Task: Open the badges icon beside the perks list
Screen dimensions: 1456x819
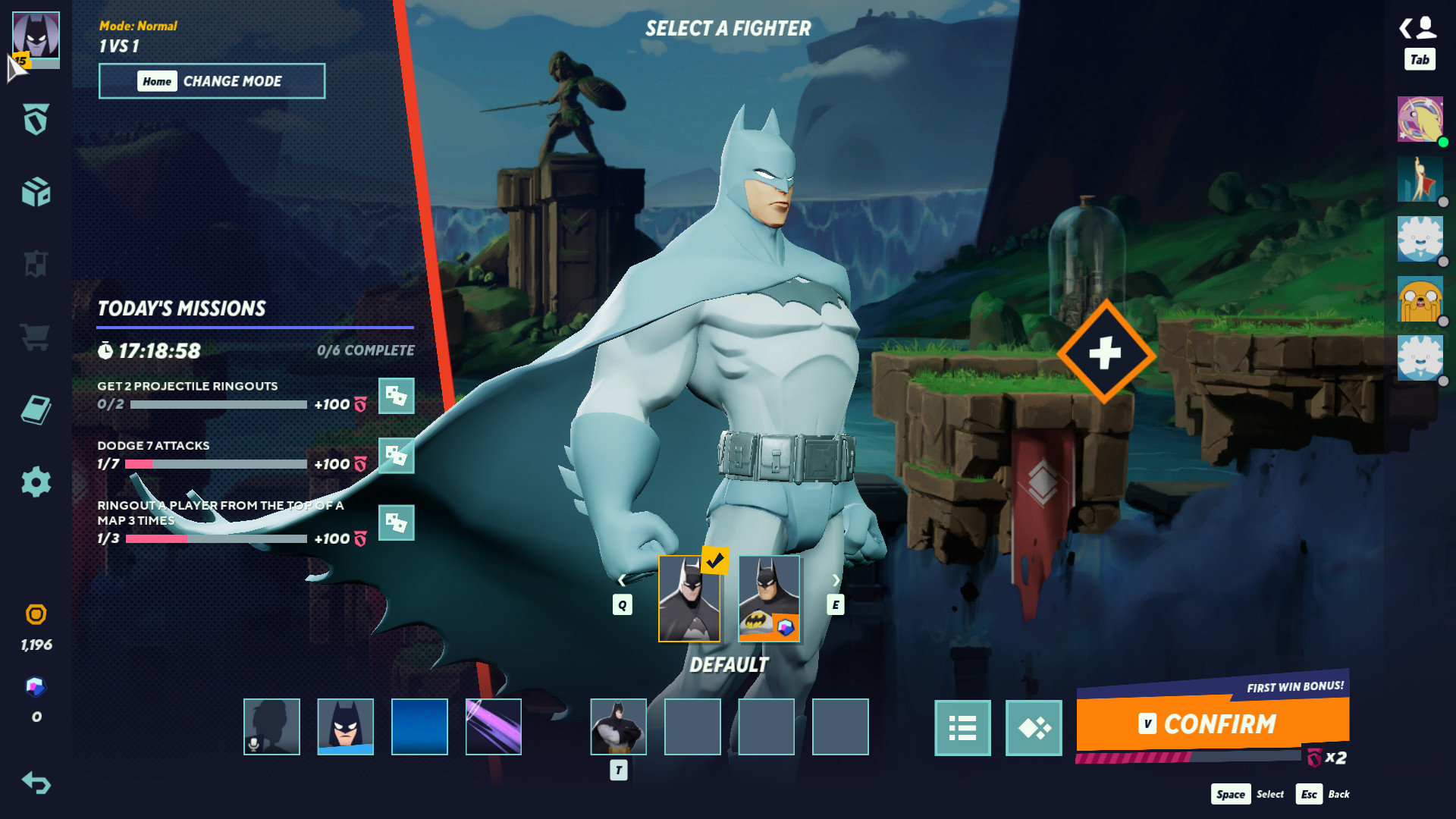Action: [x=1033, y=728]
